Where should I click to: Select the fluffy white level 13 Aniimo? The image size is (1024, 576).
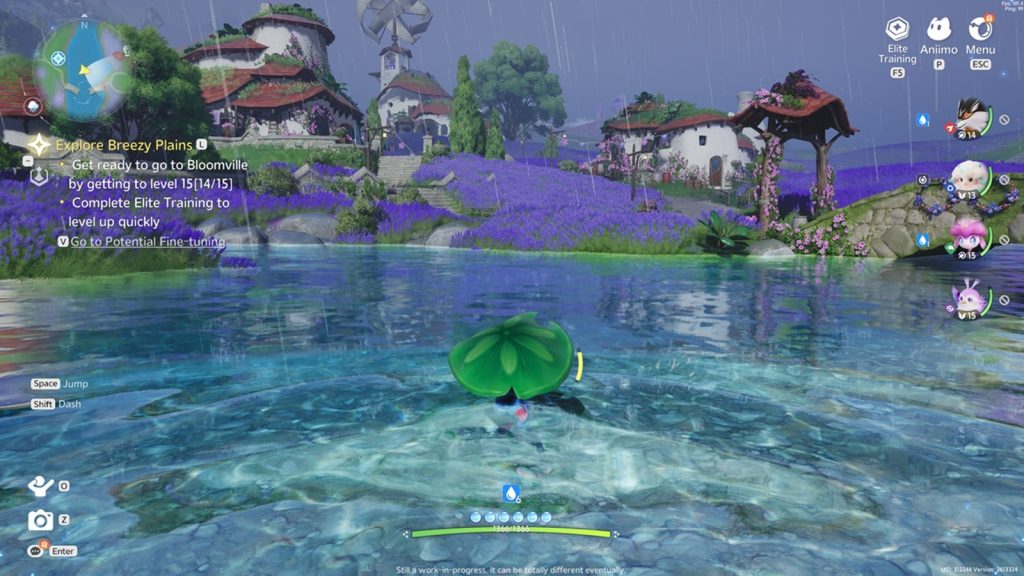tap(968, 180)
